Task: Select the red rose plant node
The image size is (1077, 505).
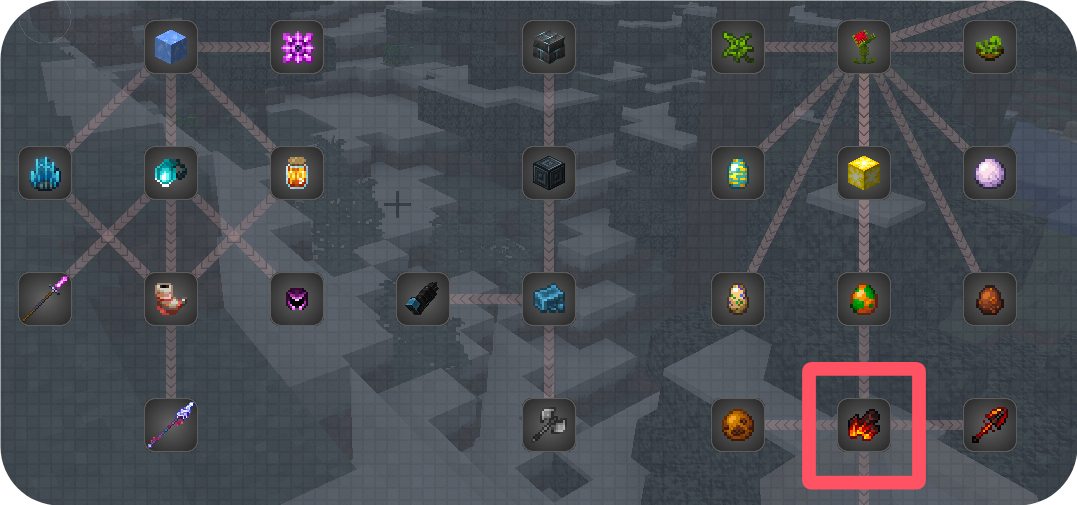Action: pos(864,47)
